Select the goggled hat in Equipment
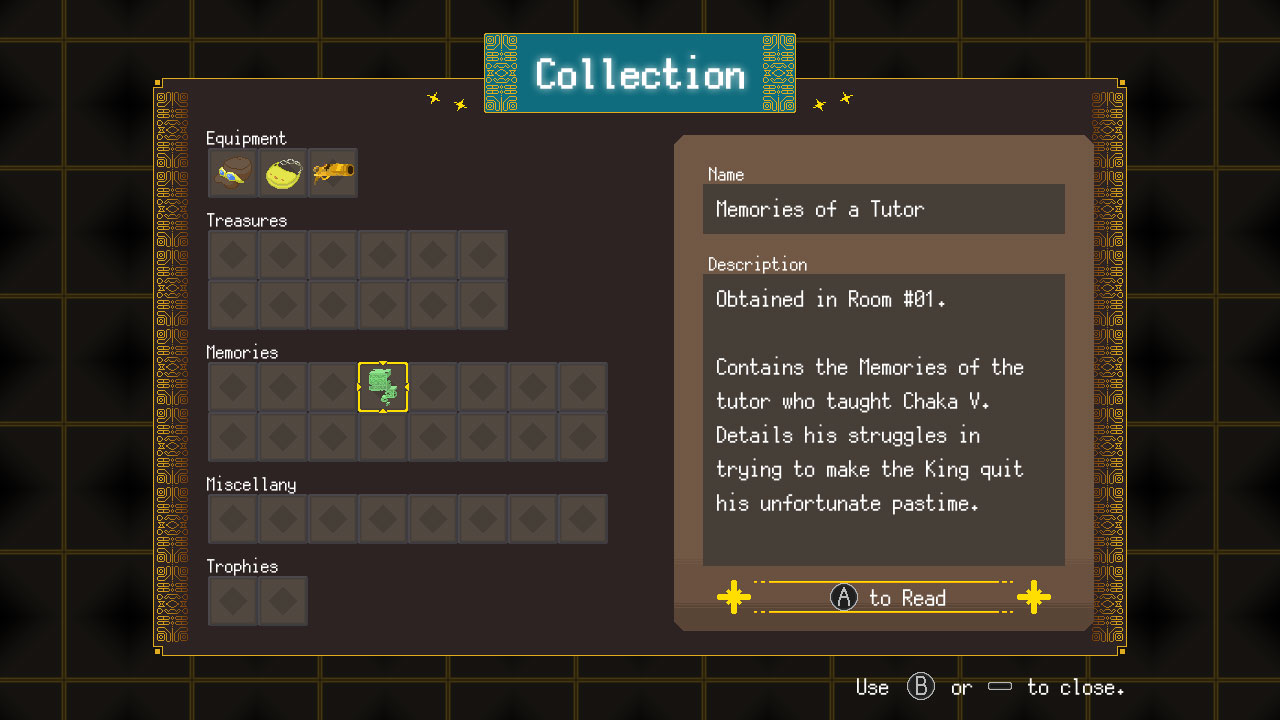1280x720 pixels. coord(232,172)
